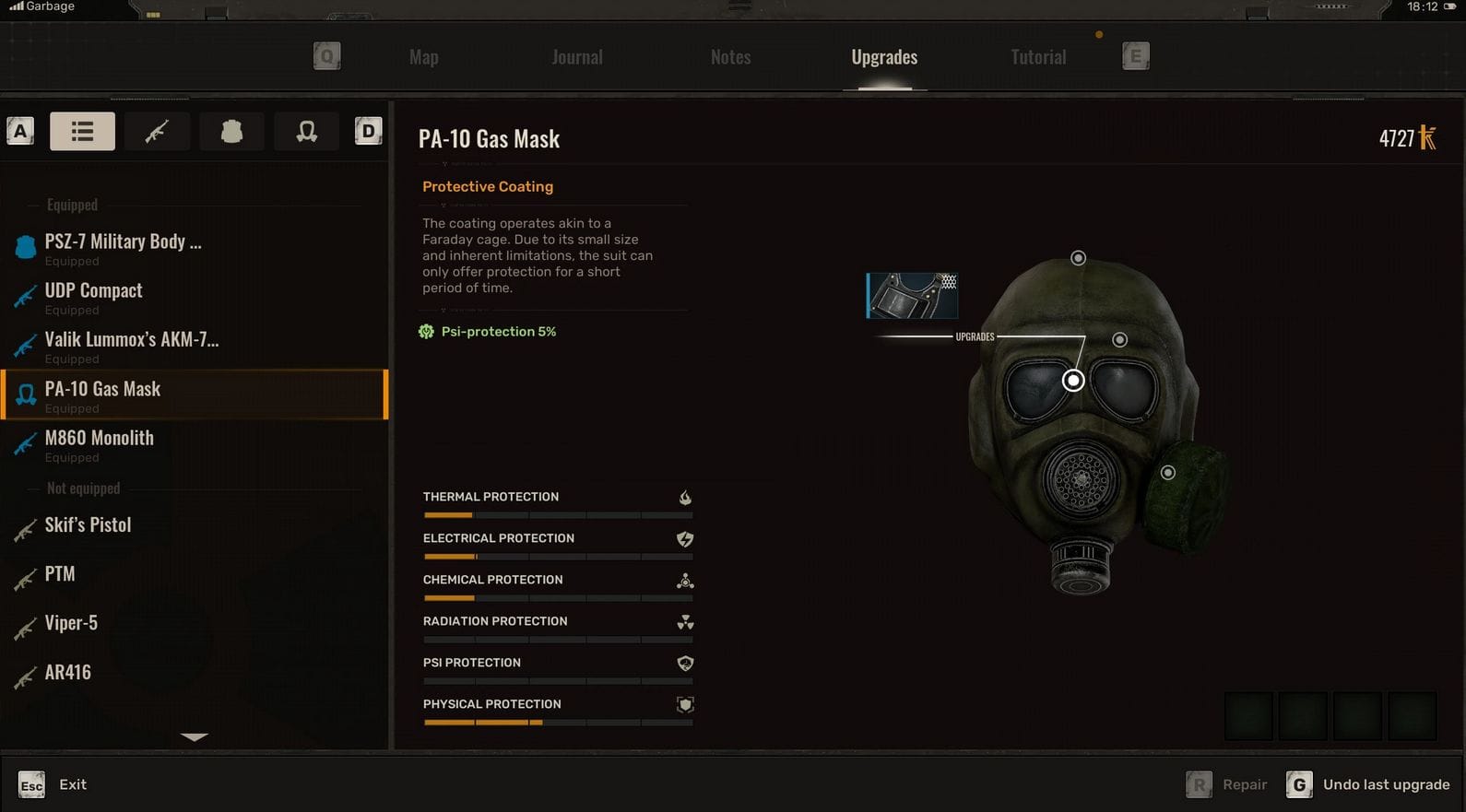Viewport: 1466px width, 812px height.
Task: Open the Map tab
Action: coord(424,57)
